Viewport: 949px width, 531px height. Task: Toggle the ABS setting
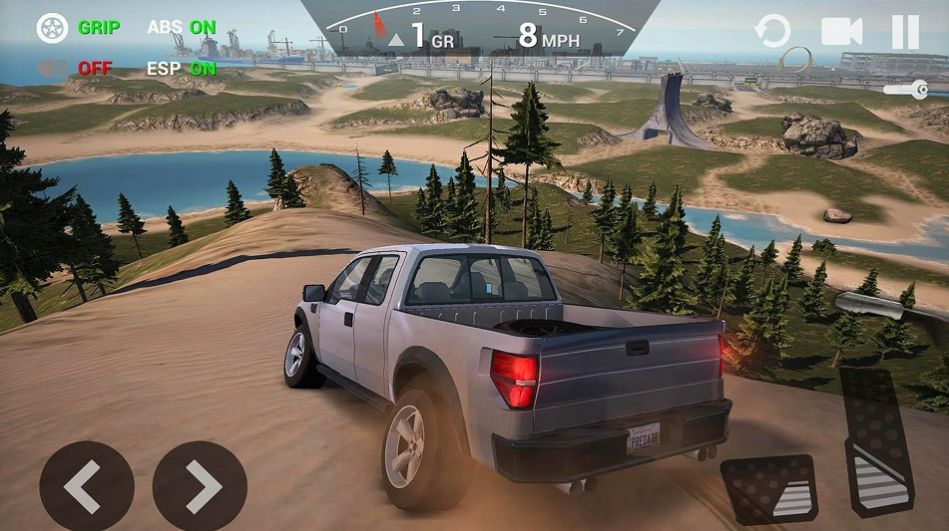click(181, 28)
